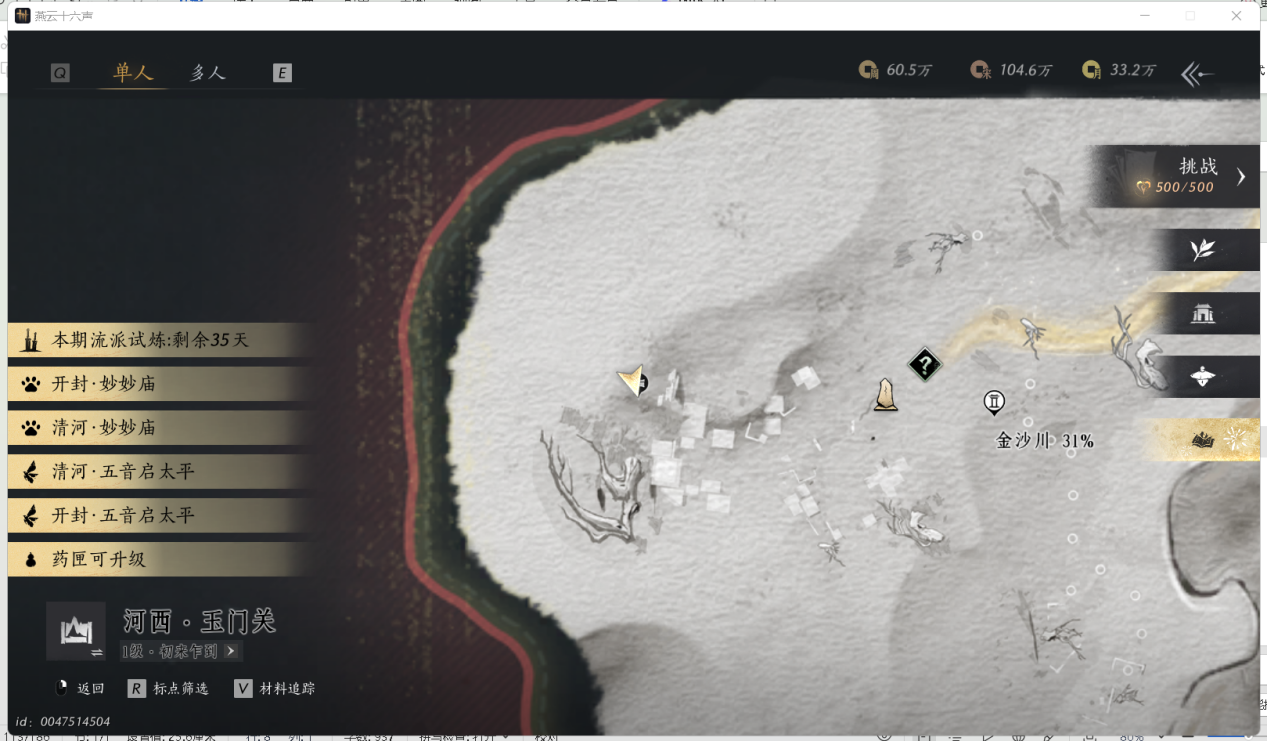1267x741 pixels.
Task: Select the 开封·妙妙庙 entry
Action: coord(150,384)
